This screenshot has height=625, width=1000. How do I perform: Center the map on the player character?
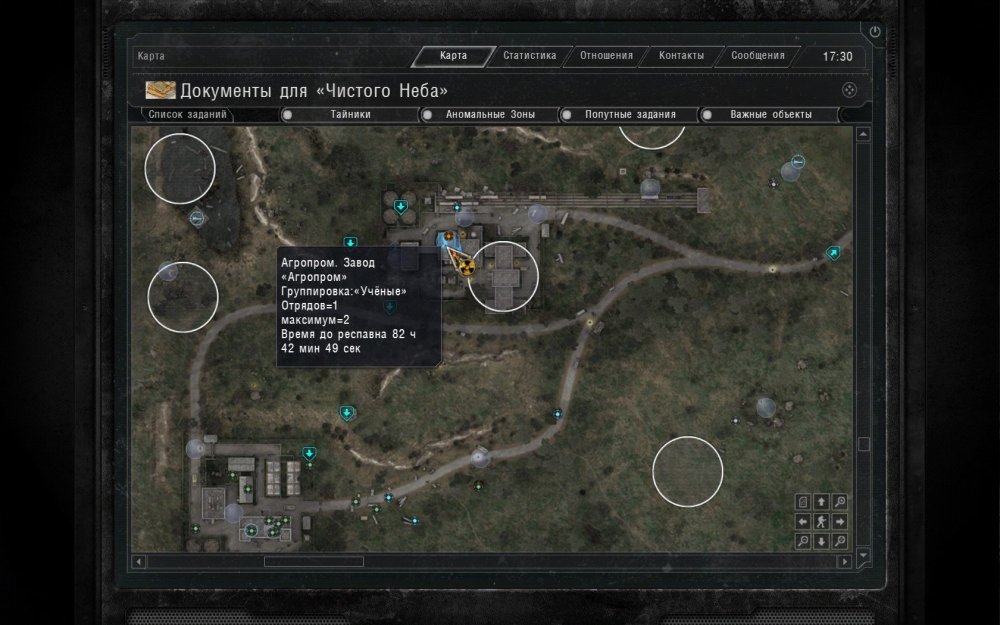[821, 521]
